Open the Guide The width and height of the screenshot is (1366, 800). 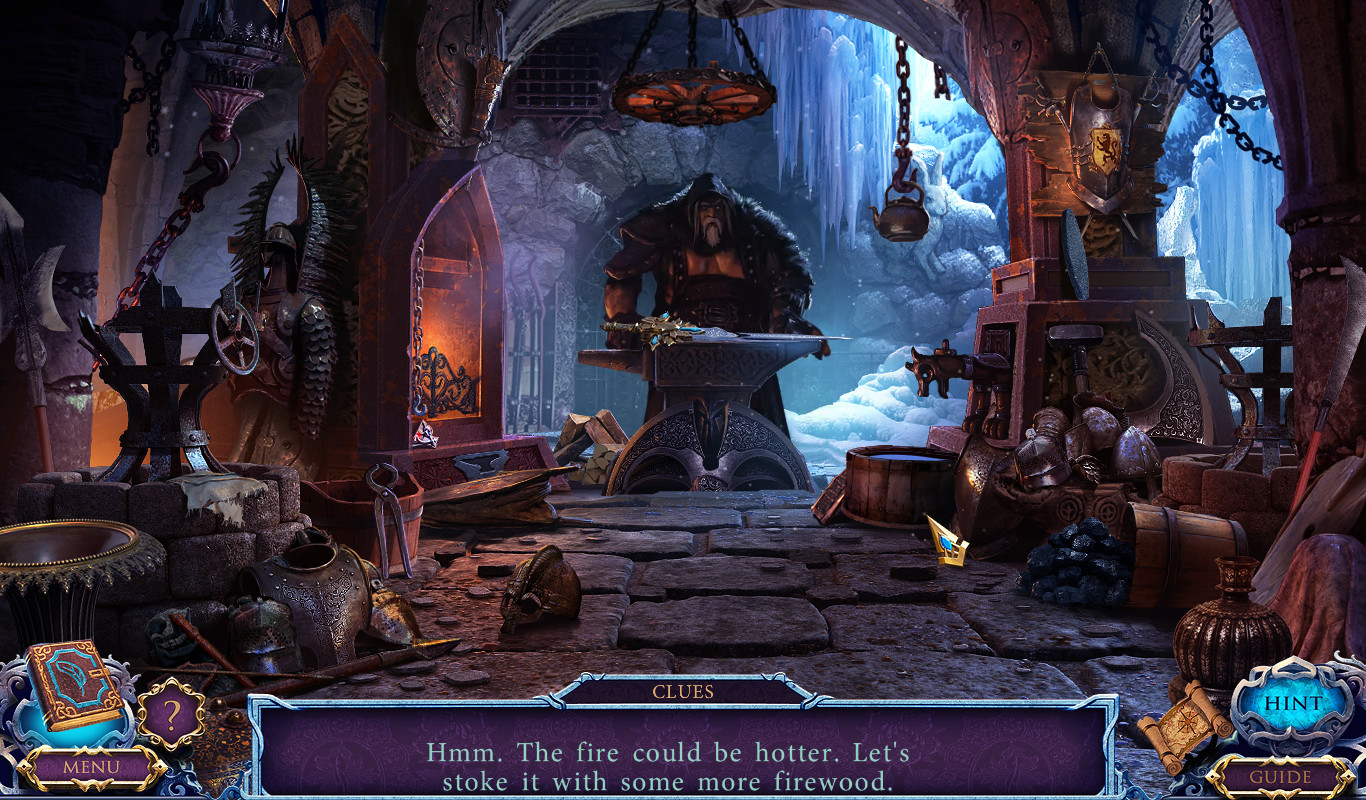click(x=1281, y=777)
